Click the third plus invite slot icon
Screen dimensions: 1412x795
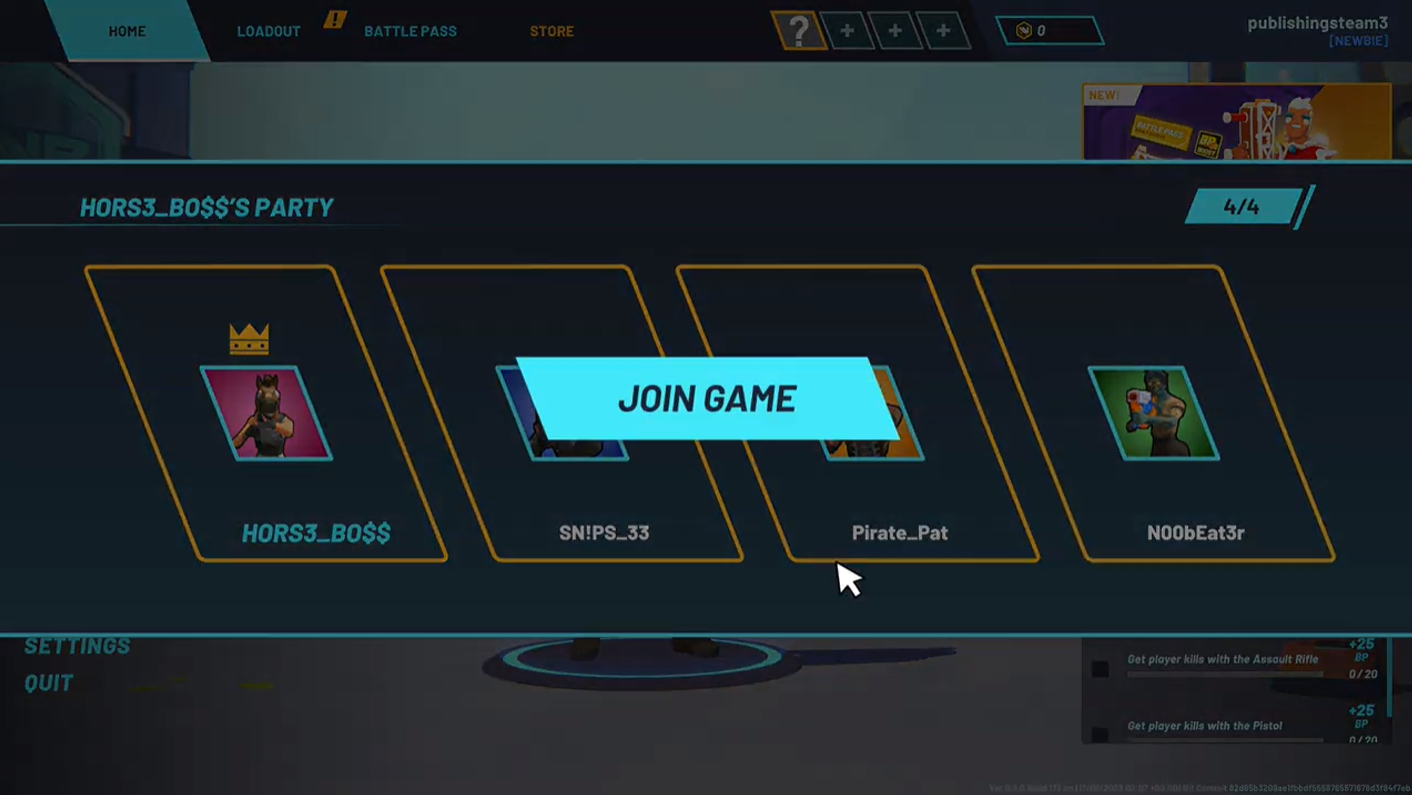point(942,30)
